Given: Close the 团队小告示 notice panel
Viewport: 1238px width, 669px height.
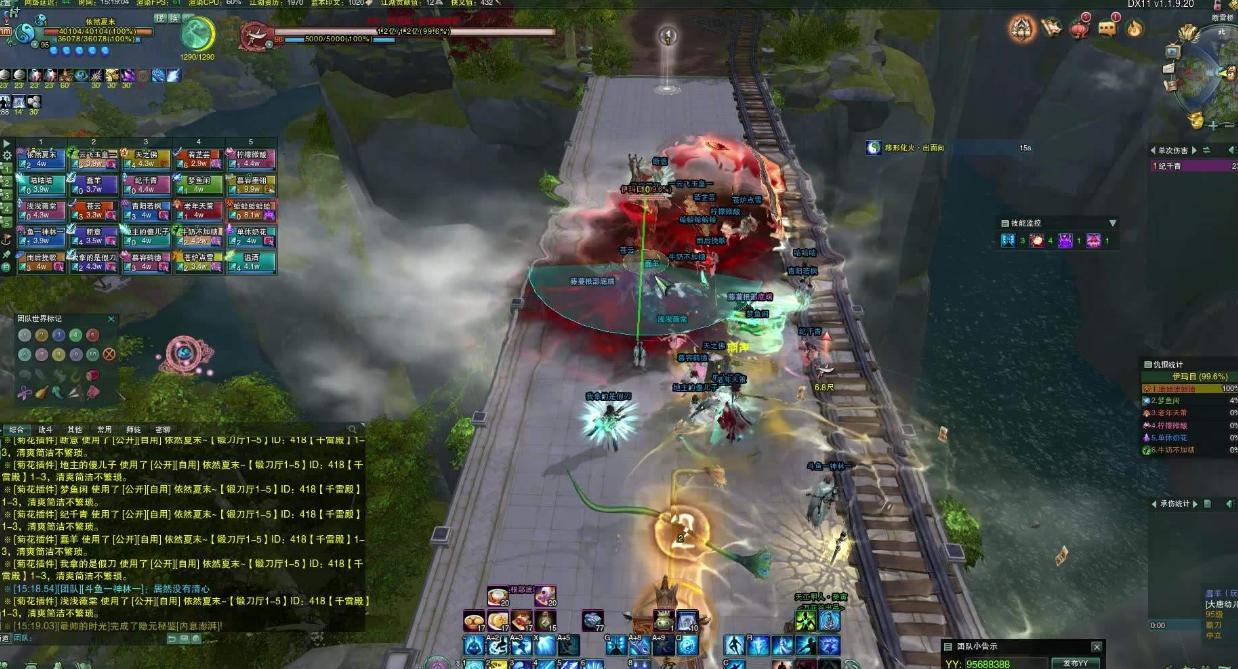Looking at the screenshot, I should tap(1097, 647).
